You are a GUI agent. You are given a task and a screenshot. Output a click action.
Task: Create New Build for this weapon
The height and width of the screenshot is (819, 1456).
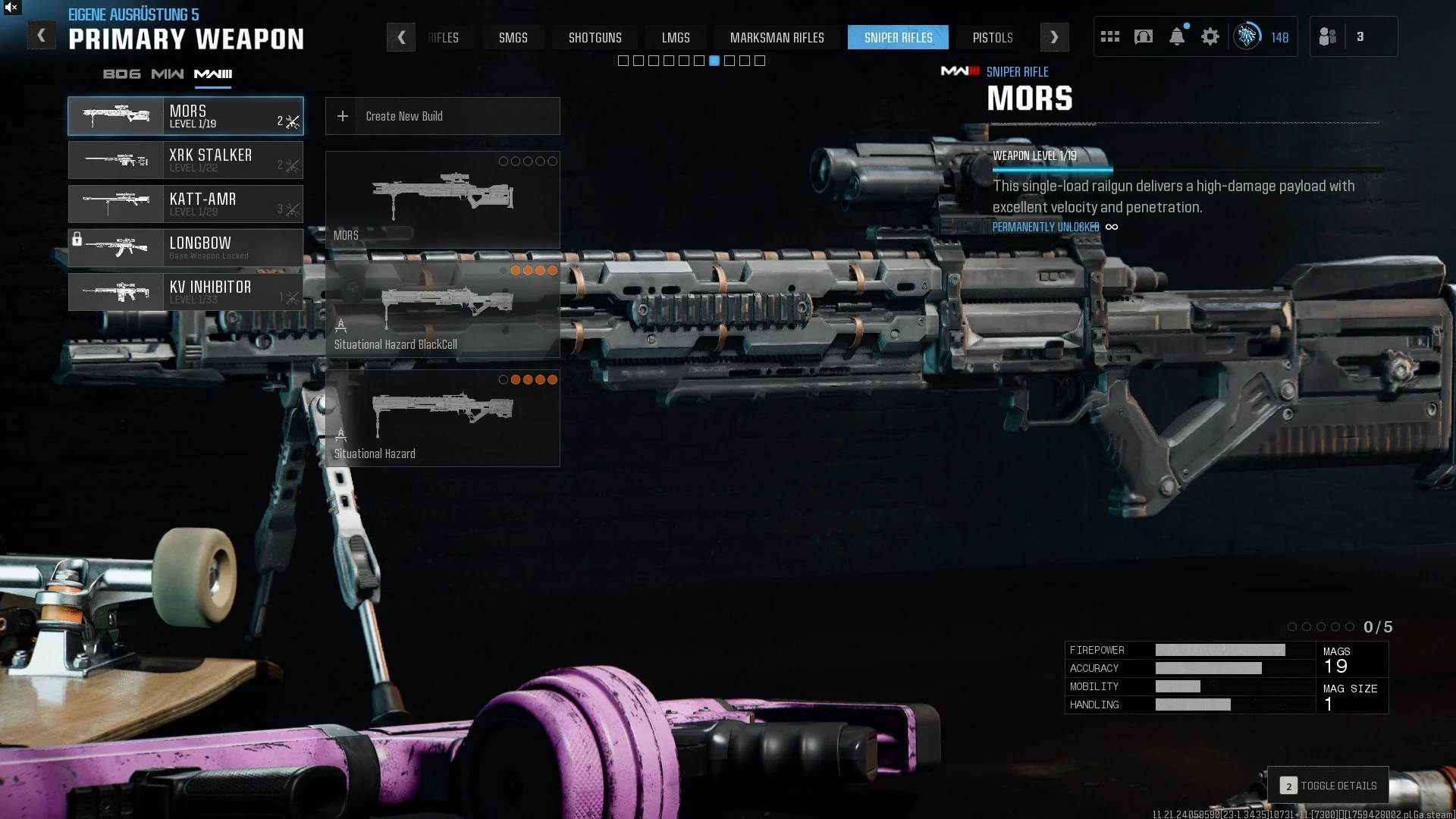pyautogui.click(x=442, y=116)
